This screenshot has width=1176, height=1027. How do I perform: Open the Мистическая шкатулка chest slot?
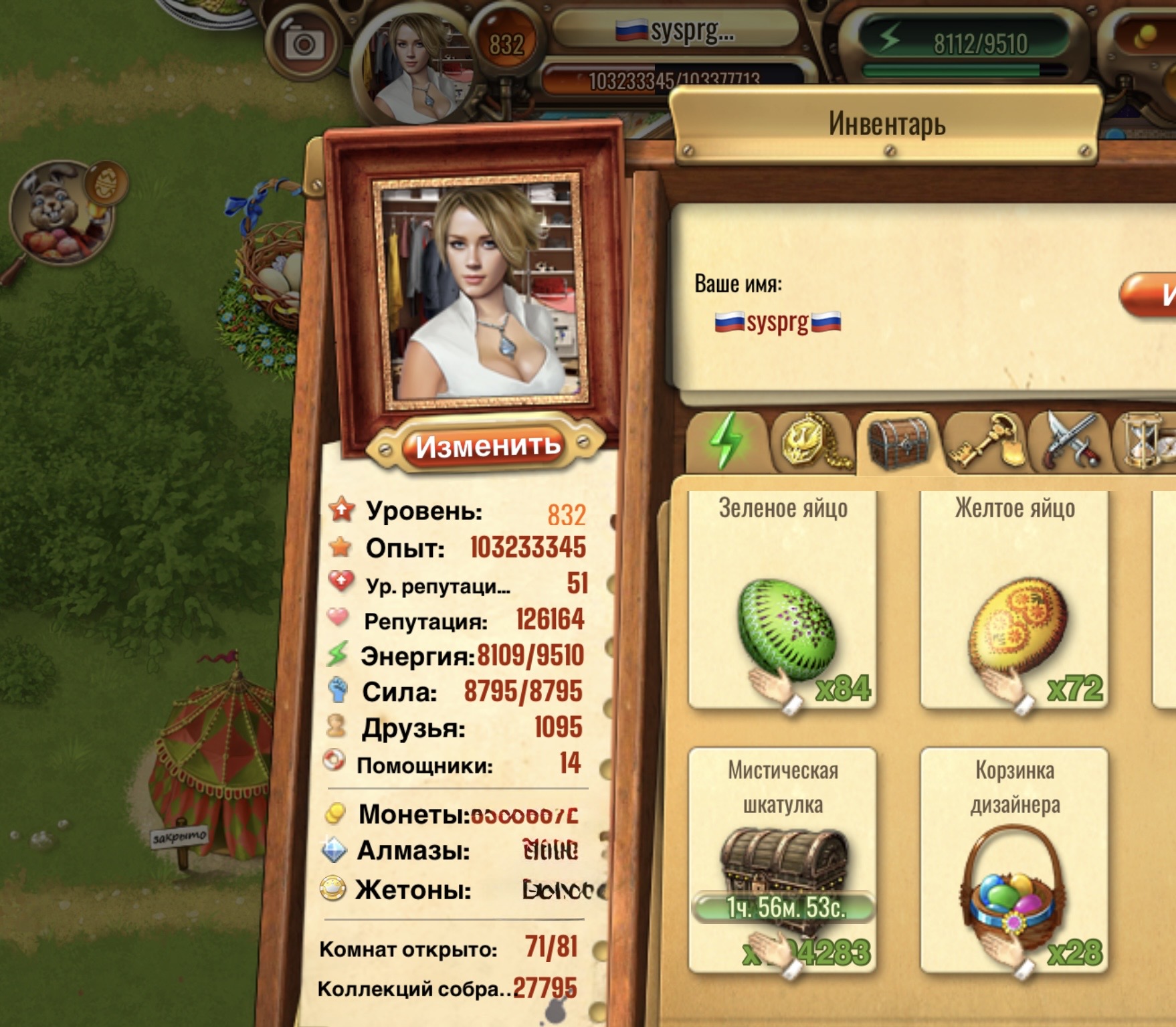(x=783, y=860)
